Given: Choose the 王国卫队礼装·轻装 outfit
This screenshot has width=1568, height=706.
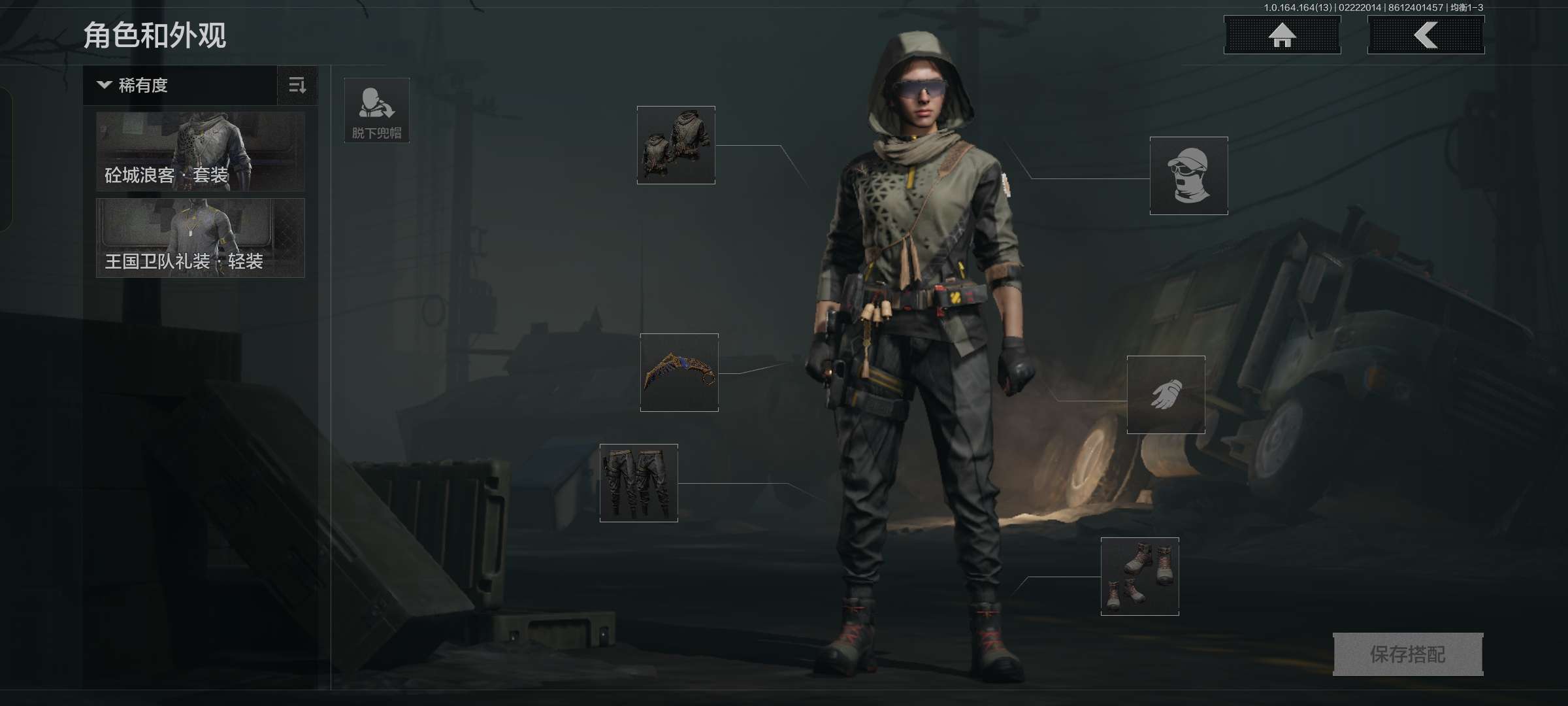Looking at the screenshot, I should click(x=200, y=238).
